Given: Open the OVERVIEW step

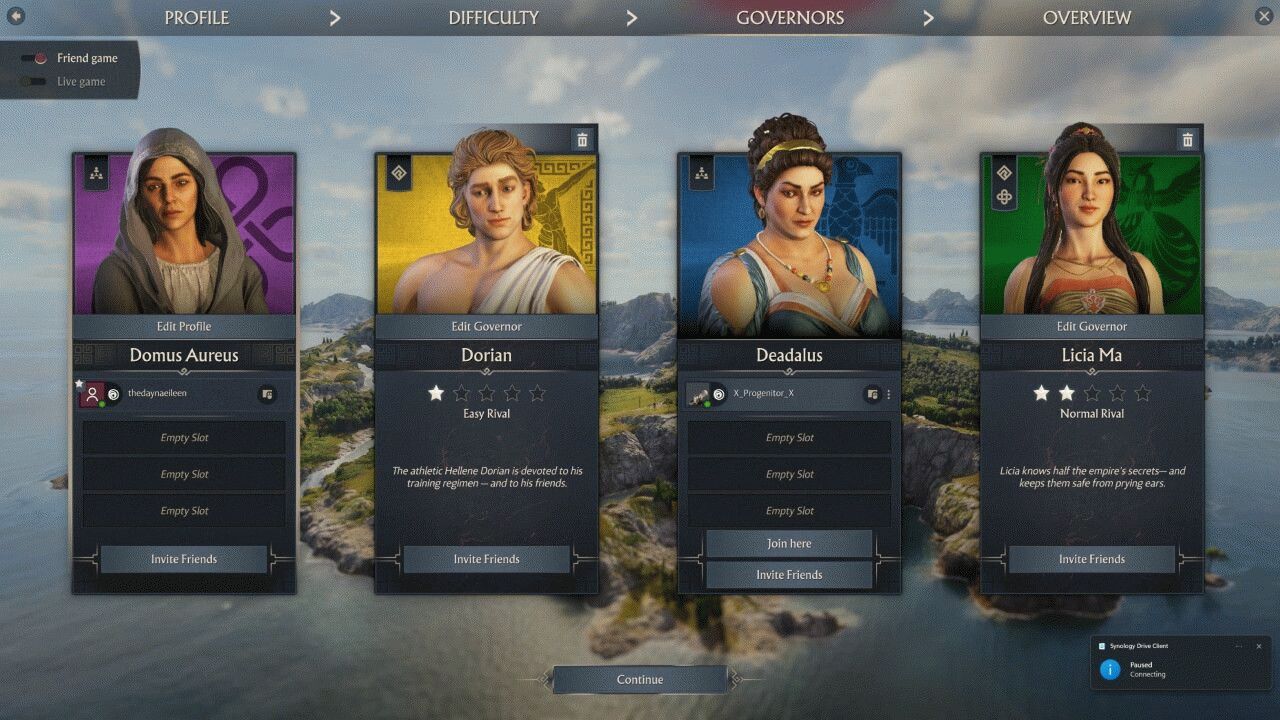Looking at the screenshot, I should coord(1086,17).
